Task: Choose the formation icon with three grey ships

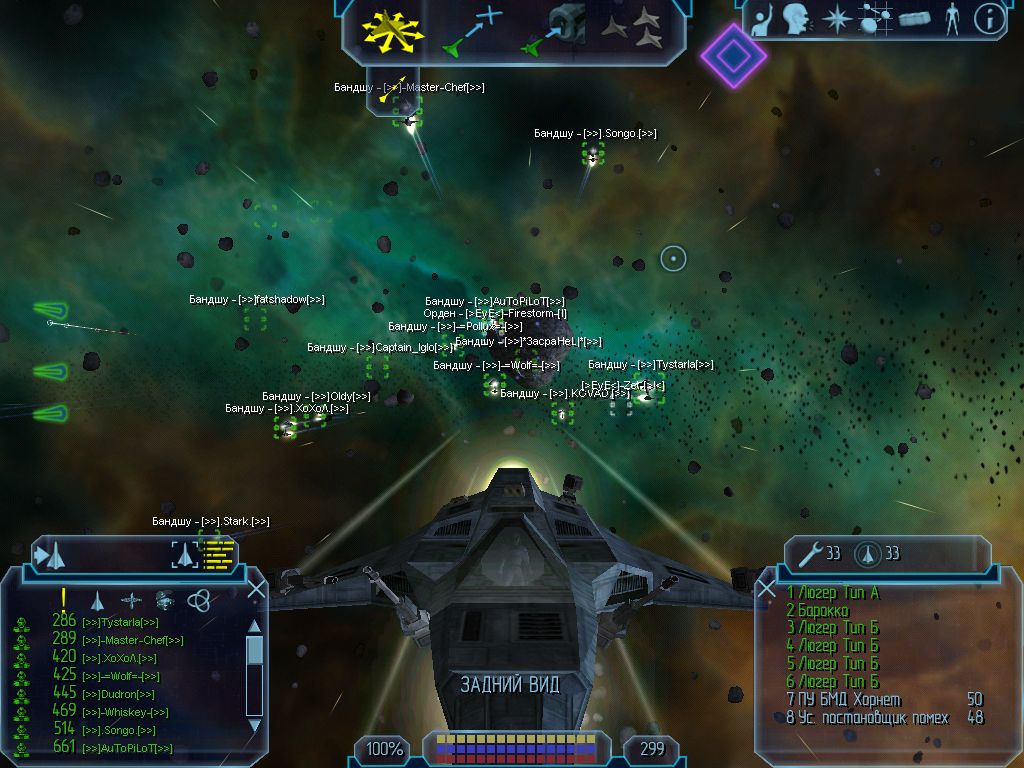Action: 634,28
